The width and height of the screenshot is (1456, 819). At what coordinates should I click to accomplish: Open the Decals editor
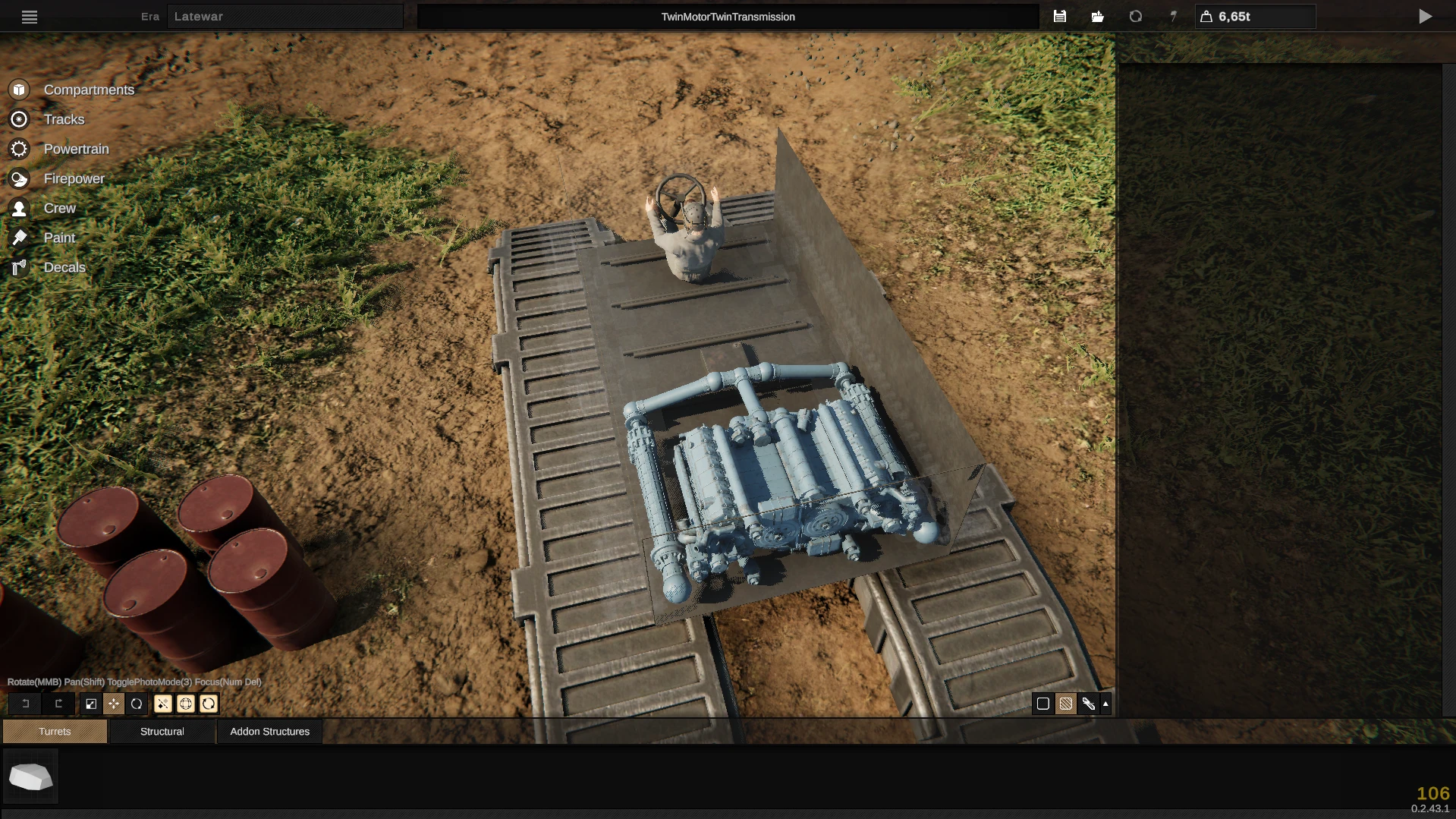click(x=64, y=267)
